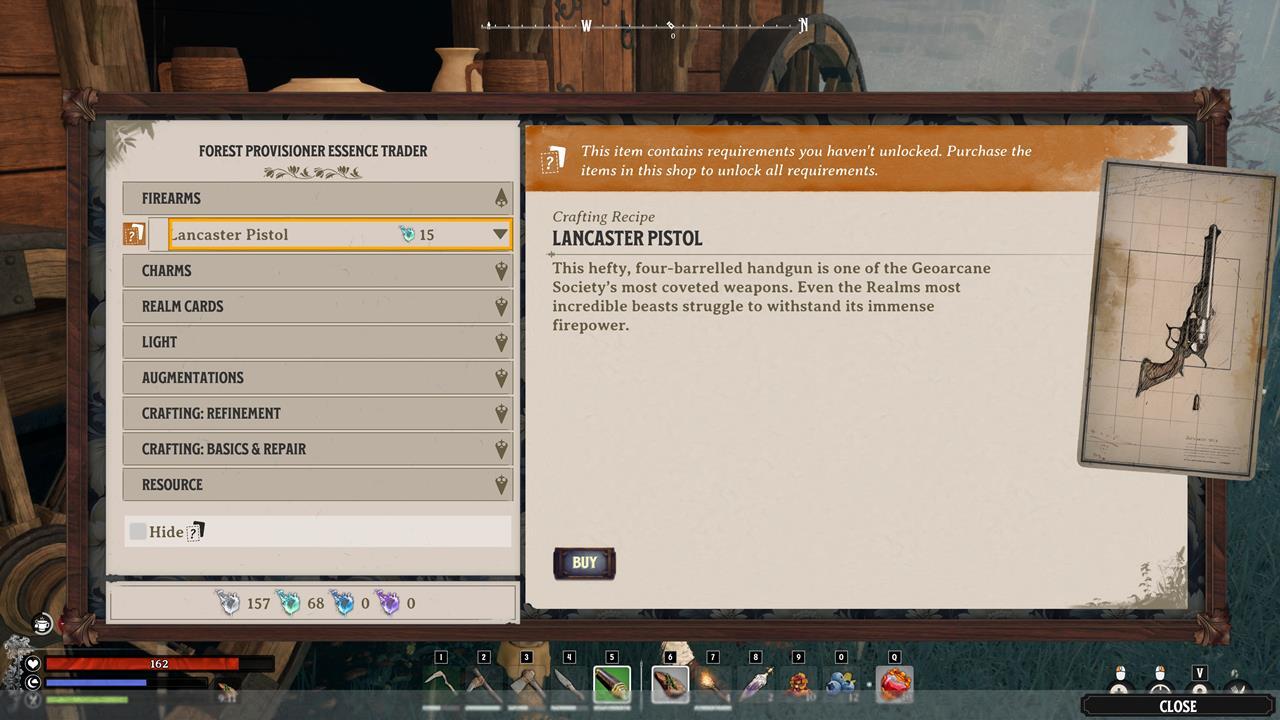
Task: Click the Lancaster Pistol blueprint image
Action: pos(1180,318)
